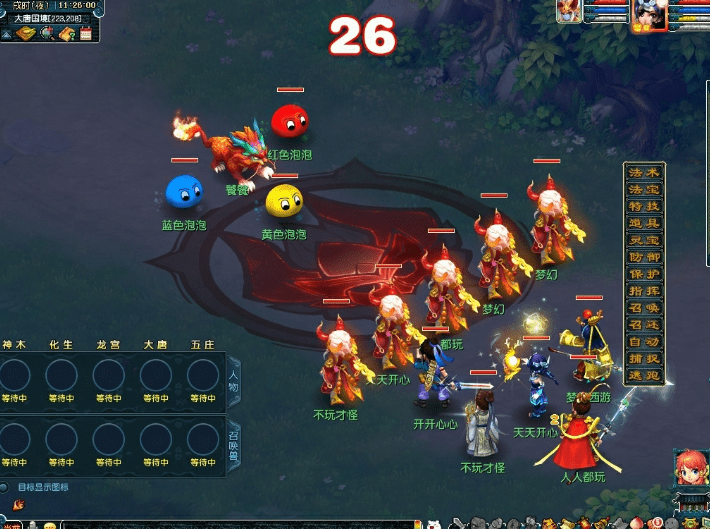Click the 逃跑 (Flee) command
This screenshot has width=710, height=529.
click(x=644, y=375)
